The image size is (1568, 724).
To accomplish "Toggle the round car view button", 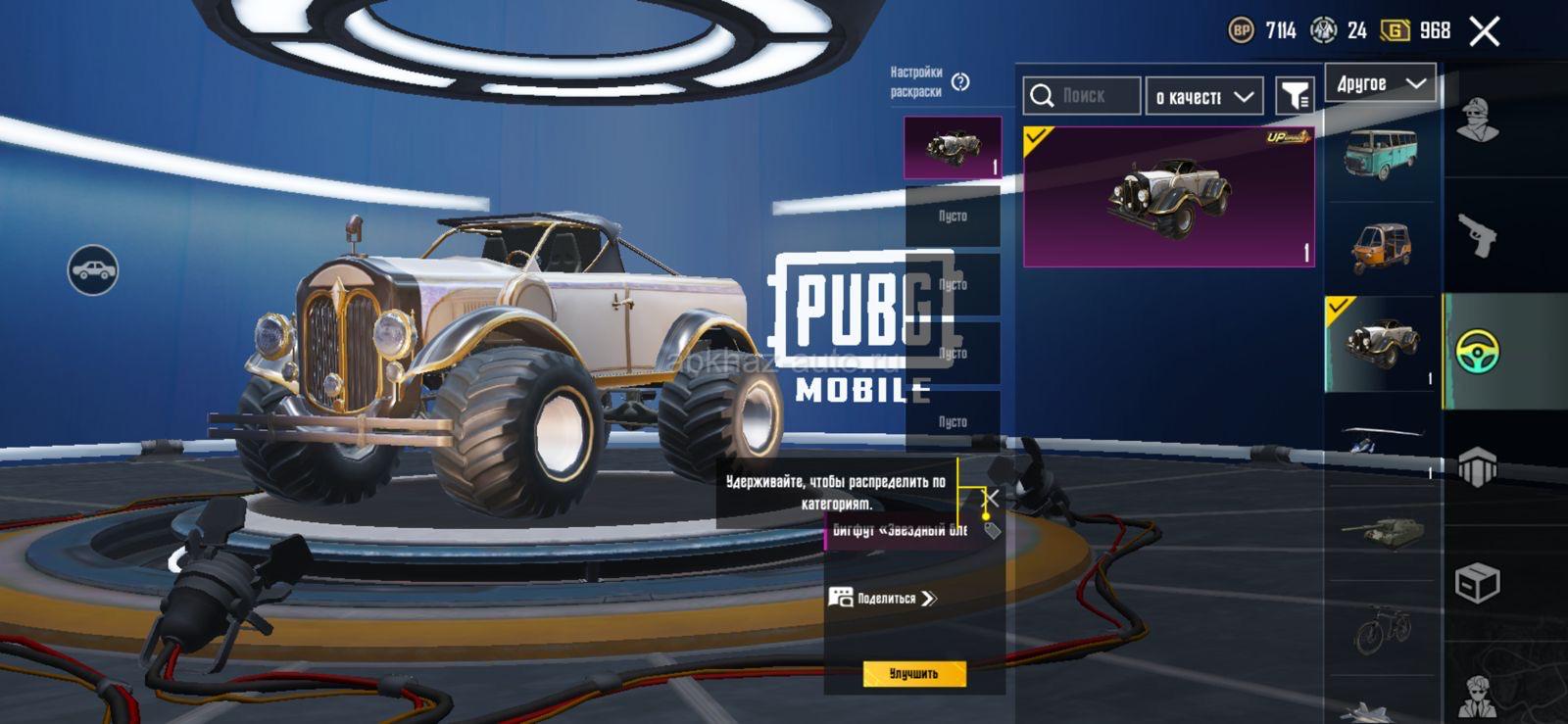I will (93, 269).
